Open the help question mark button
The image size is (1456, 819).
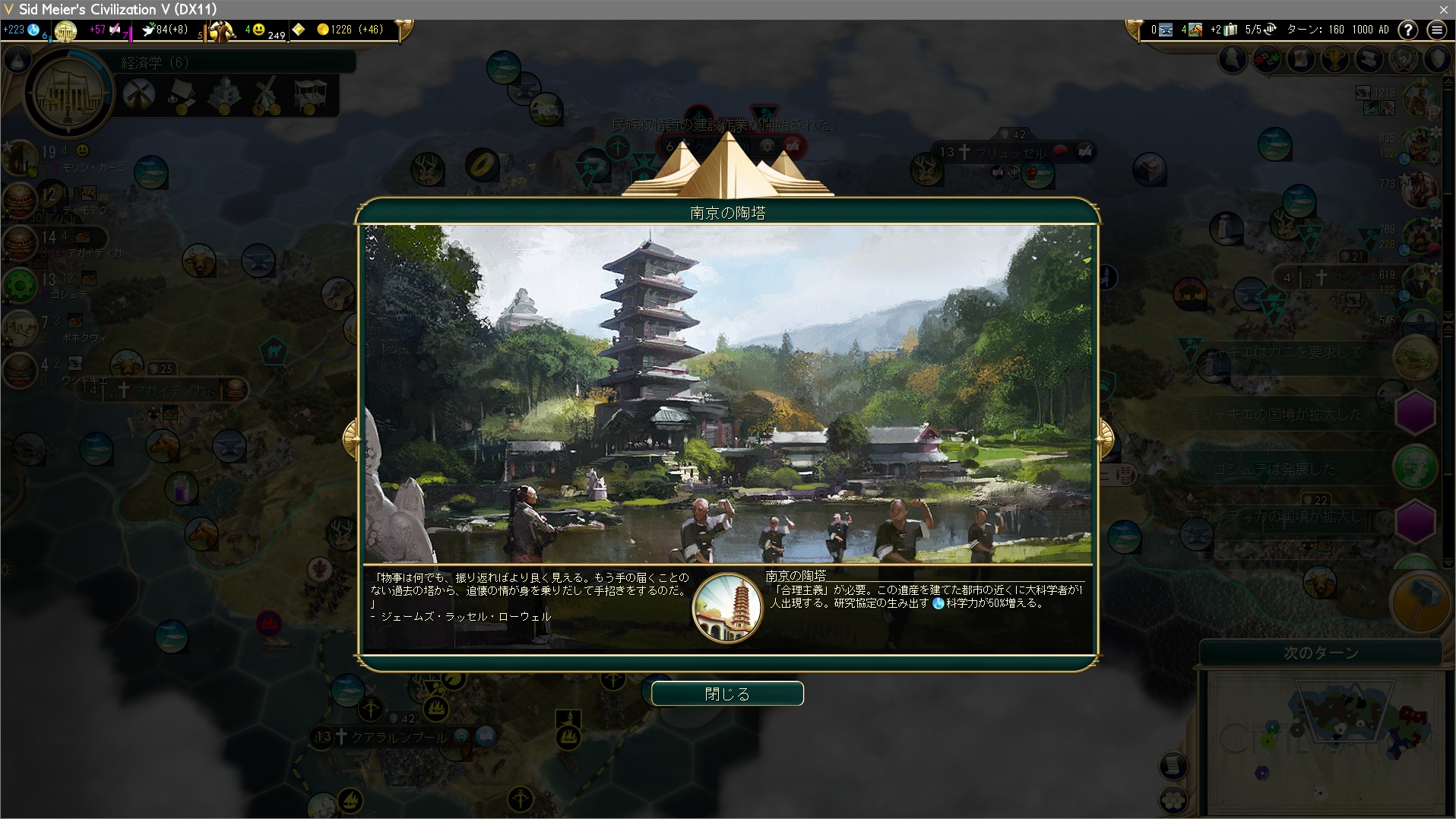(x=1408, y=30)
